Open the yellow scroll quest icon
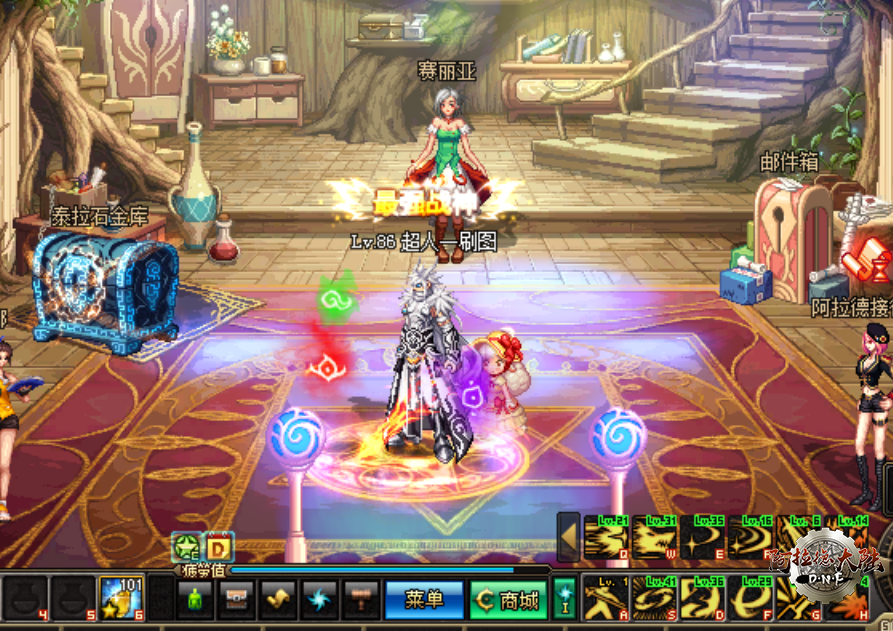 click(x=276, y=600)
